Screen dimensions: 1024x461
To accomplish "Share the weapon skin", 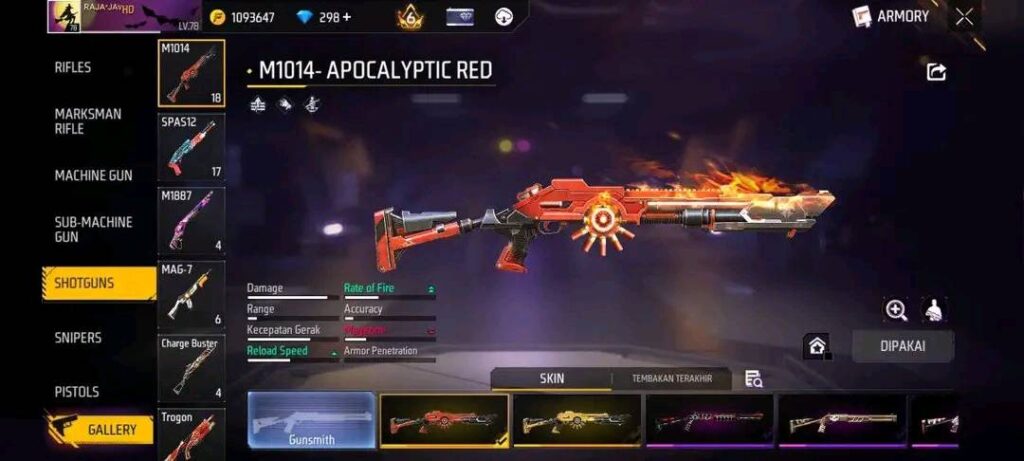I will point(936,72).
